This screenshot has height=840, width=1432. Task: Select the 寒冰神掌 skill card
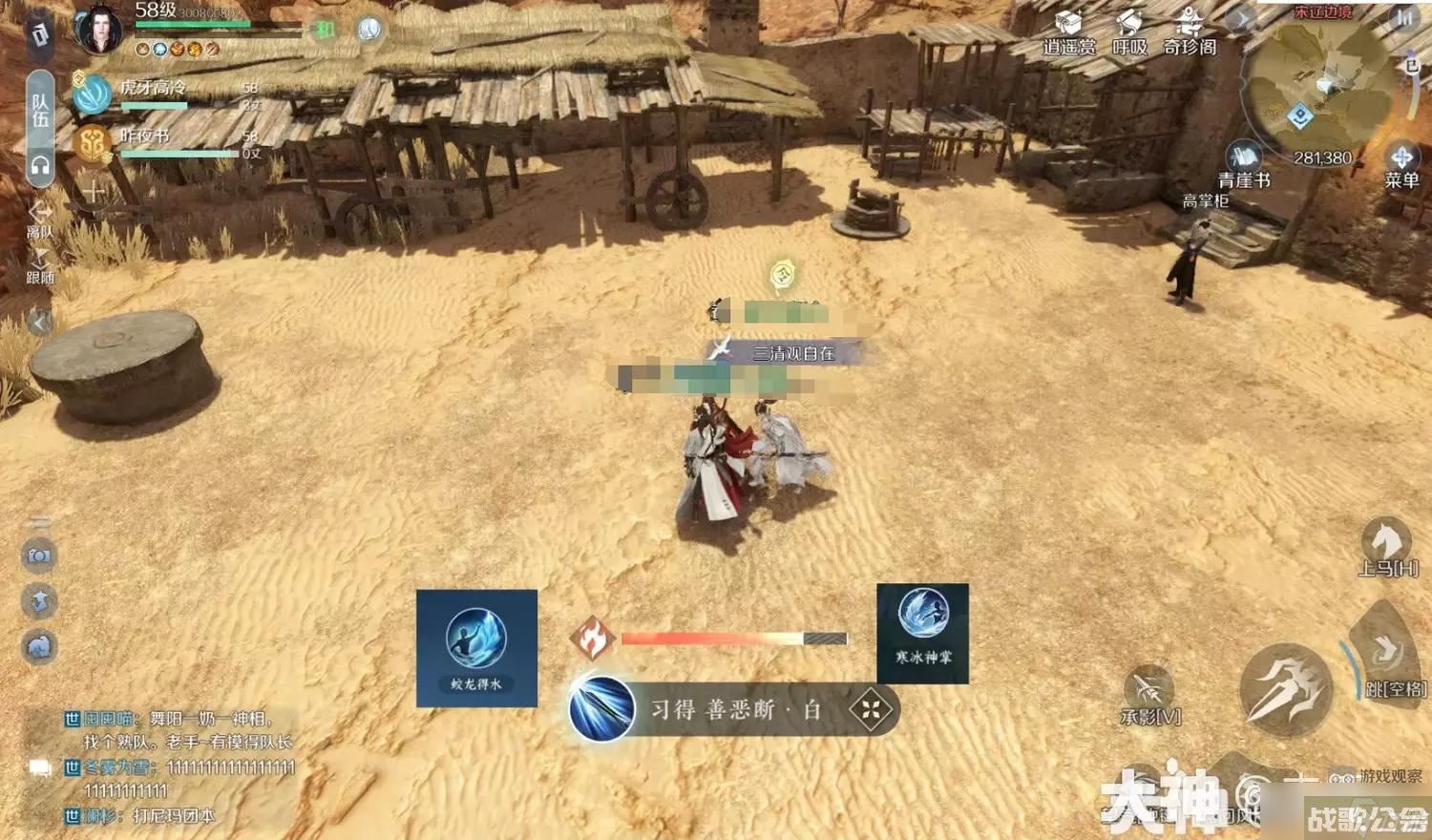point(923,633)
